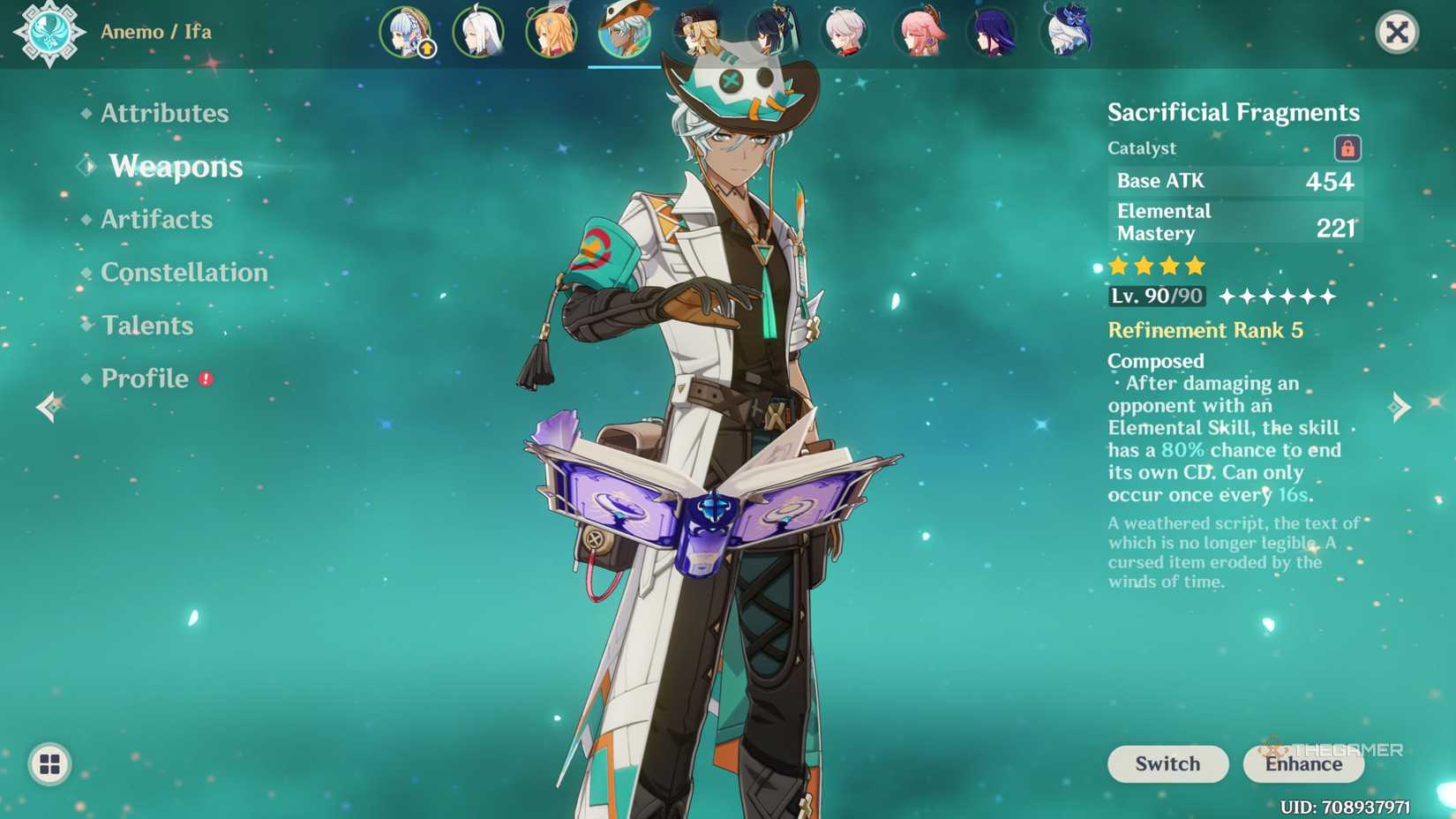
Task: Open the Paimon menu grid icon
Action: tap(50, 765)
